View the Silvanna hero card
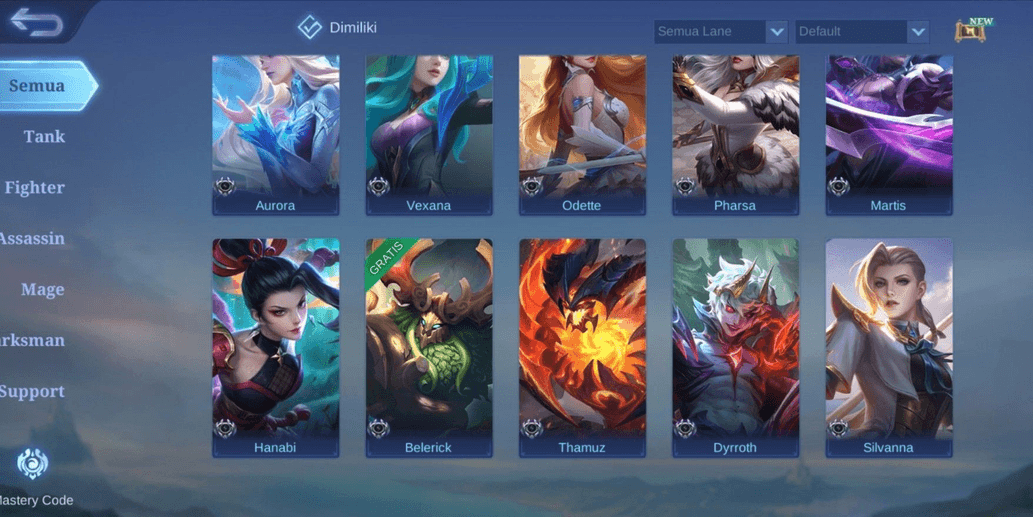The height and width of the screenshot is (517, 1033). [x=888, y=348]
